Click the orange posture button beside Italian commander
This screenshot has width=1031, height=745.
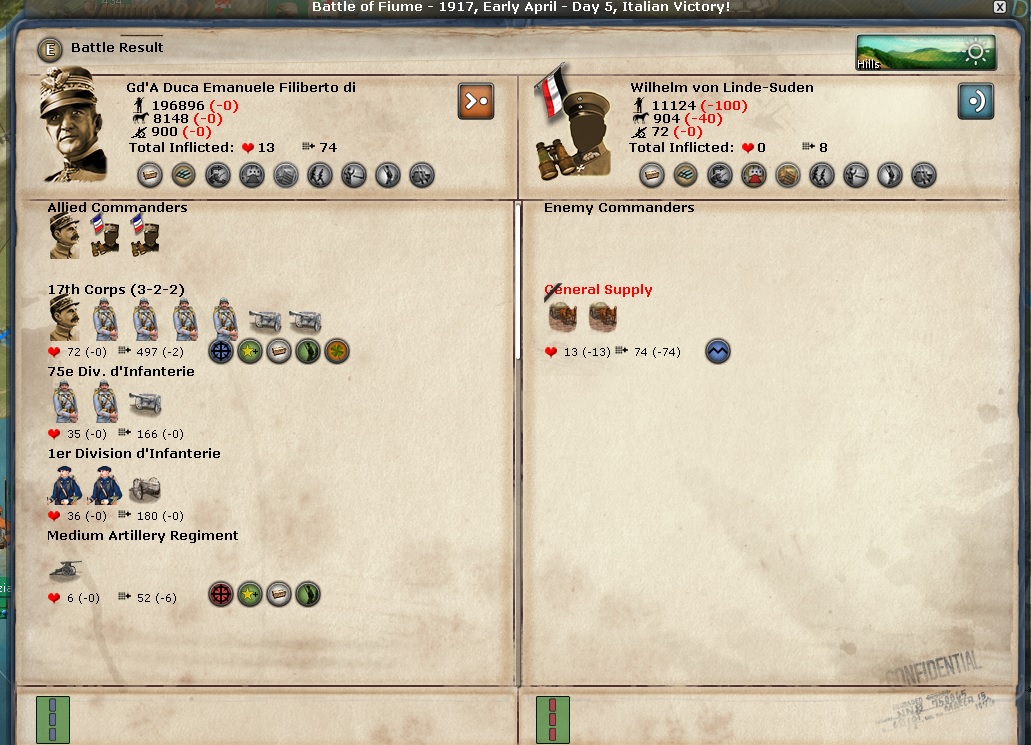click(x=476, y=101)
